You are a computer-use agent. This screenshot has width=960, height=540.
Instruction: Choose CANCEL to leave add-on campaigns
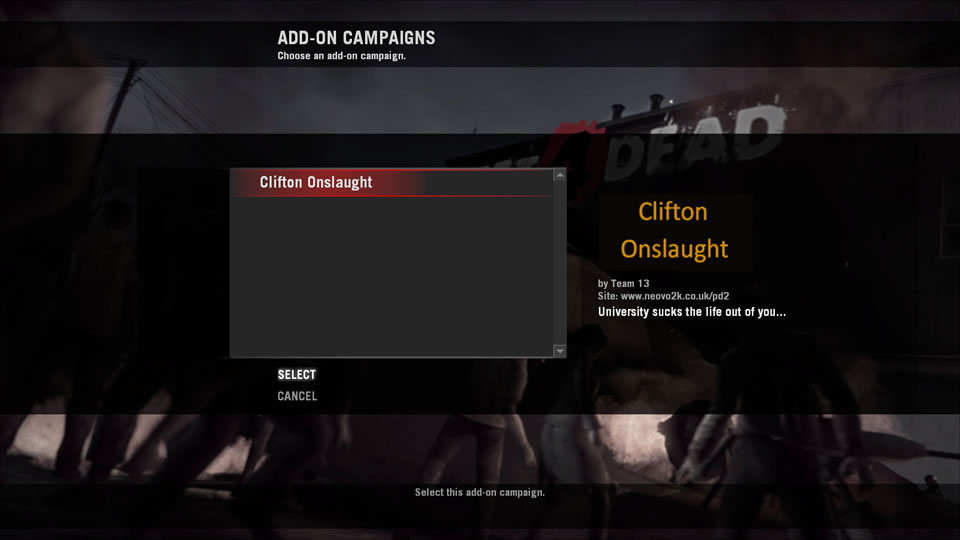(297, 396)
